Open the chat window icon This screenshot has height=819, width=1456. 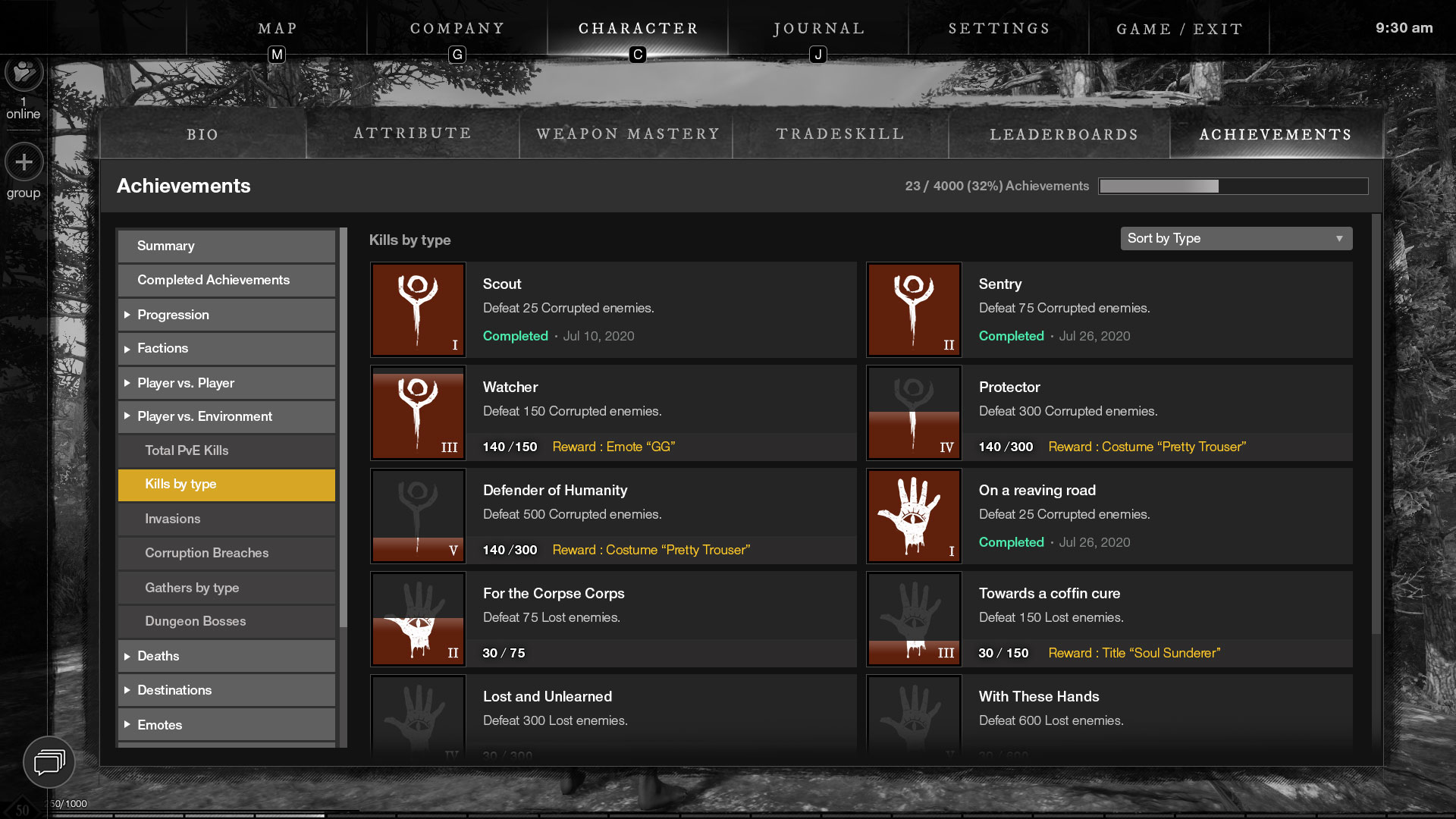(49, 761)
